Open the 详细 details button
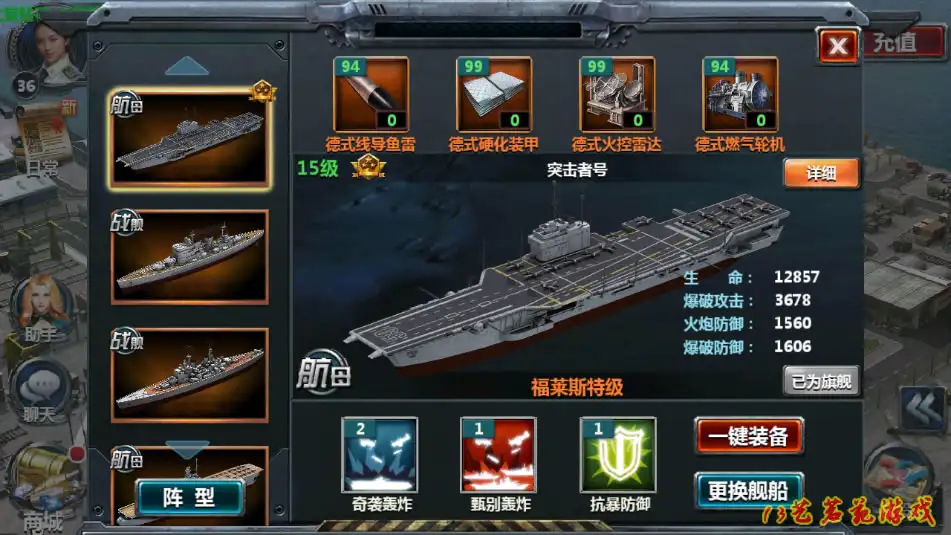Viewport: 951px width, 535px height. [x=820, y=173]
